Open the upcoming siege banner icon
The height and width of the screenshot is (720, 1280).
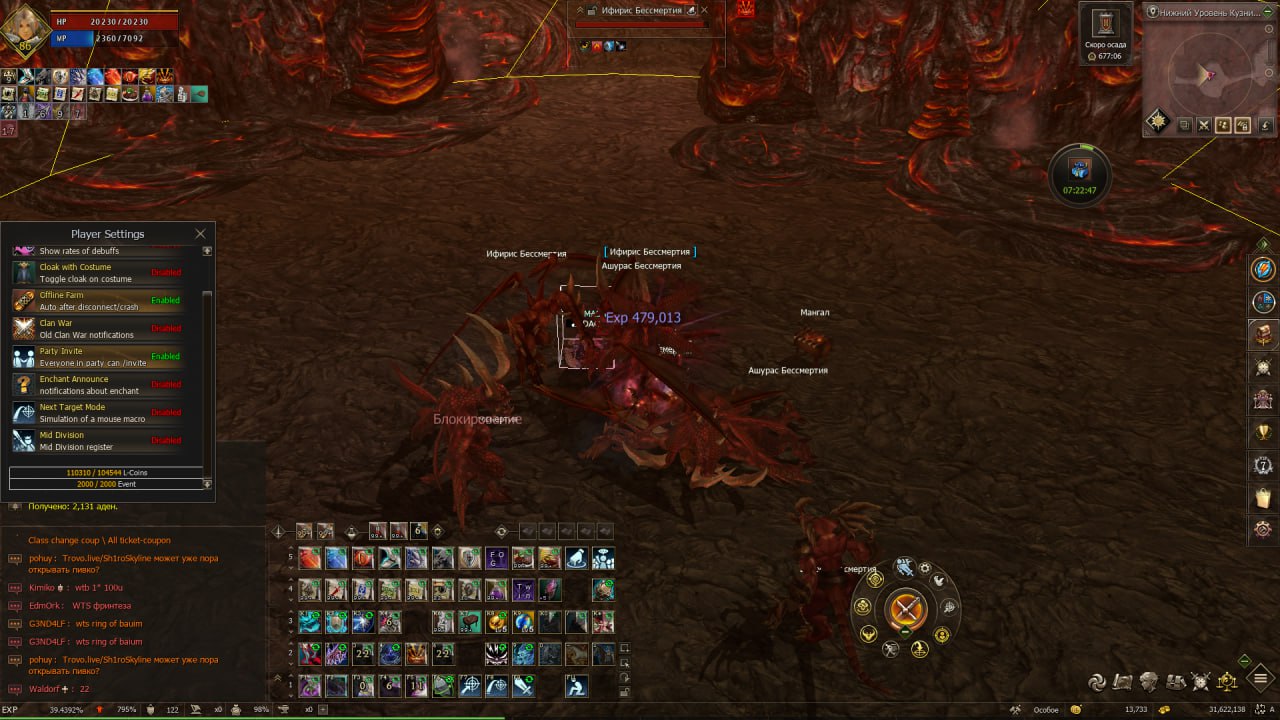(x=1104, y=25)
